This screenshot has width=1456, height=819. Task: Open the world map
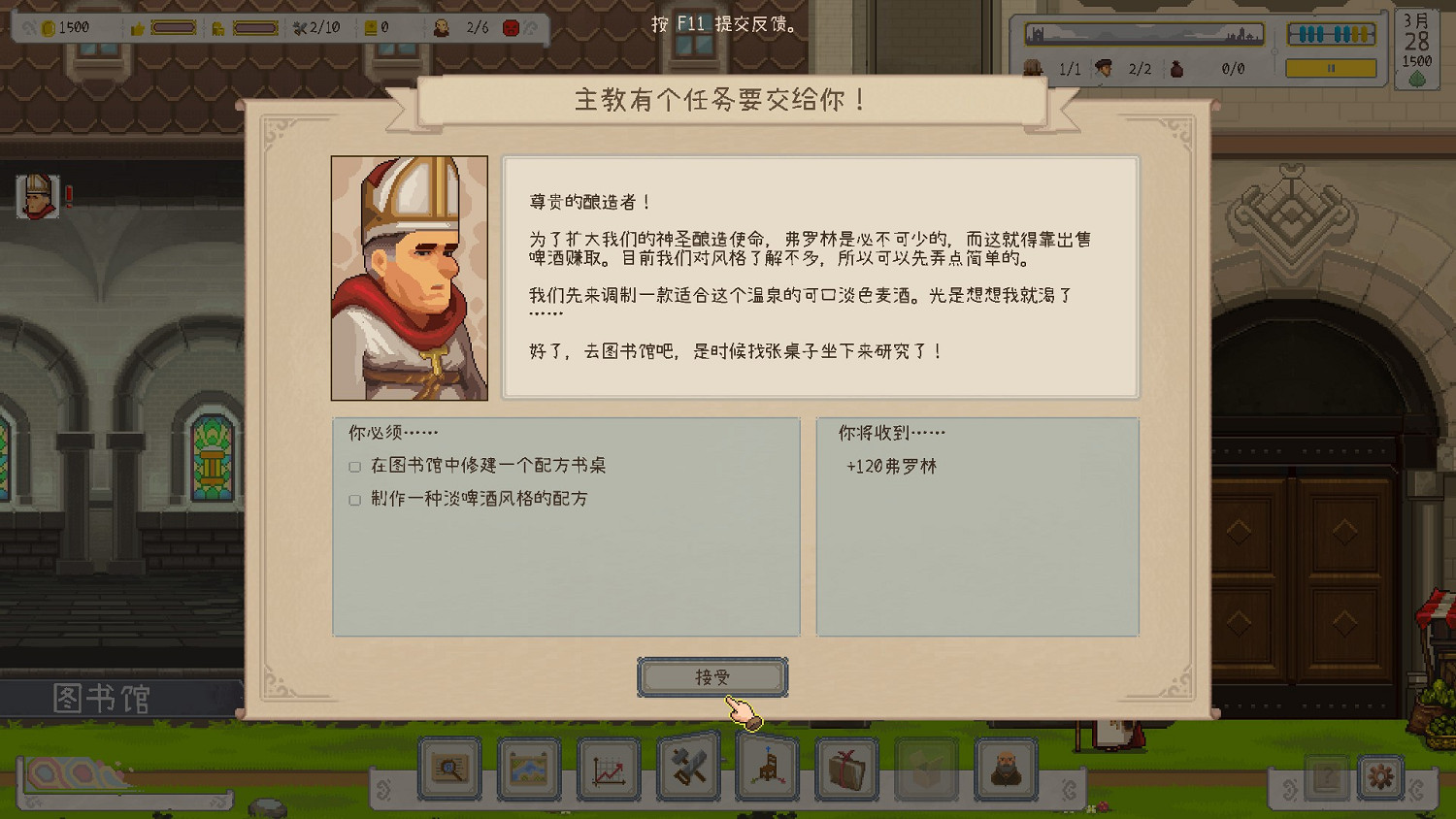[x=529, y=770]
